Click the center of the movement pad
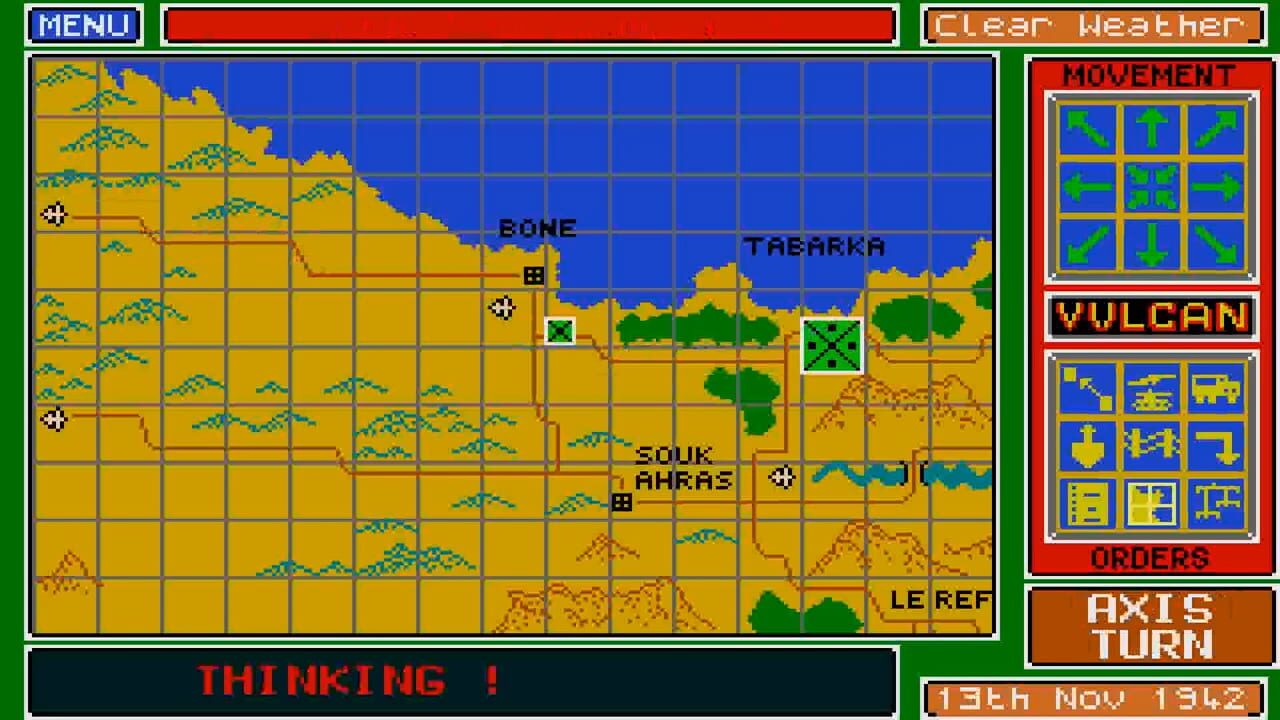Viewport: 1280px width, 720px height. (1151, 186)
